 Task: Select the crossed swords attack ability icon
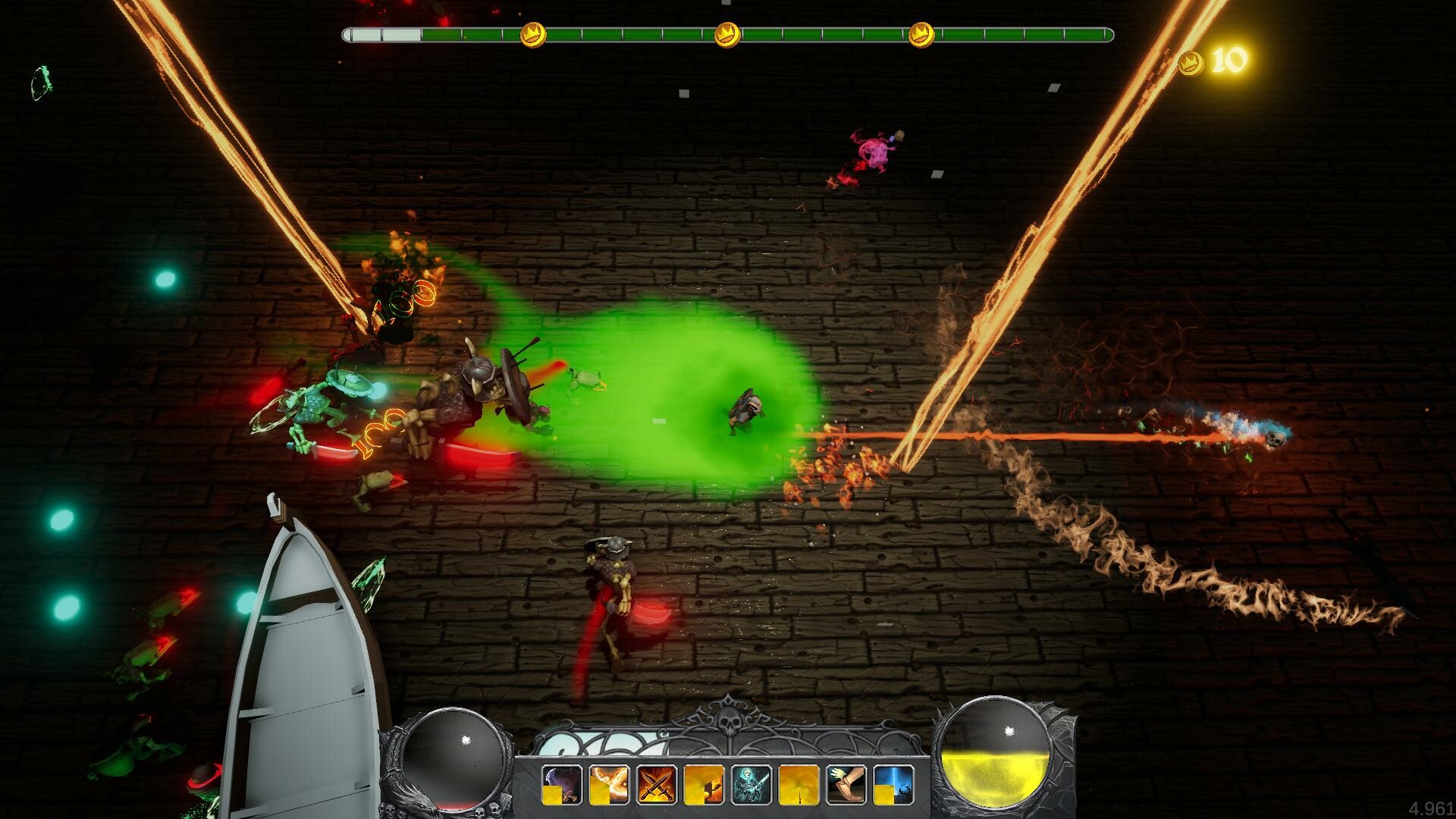pyautogui.click(x=655, y=783)
